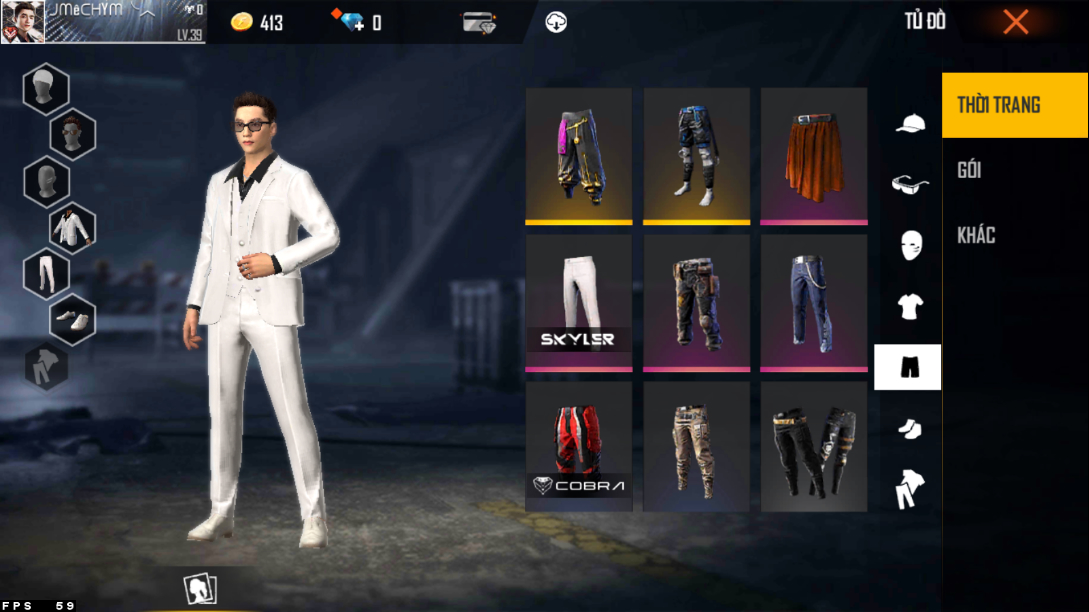The height and width of the screenshot is (612, 1089).
Task: Pick the blue jeans with chain
Action: click(x=814, y=300)
